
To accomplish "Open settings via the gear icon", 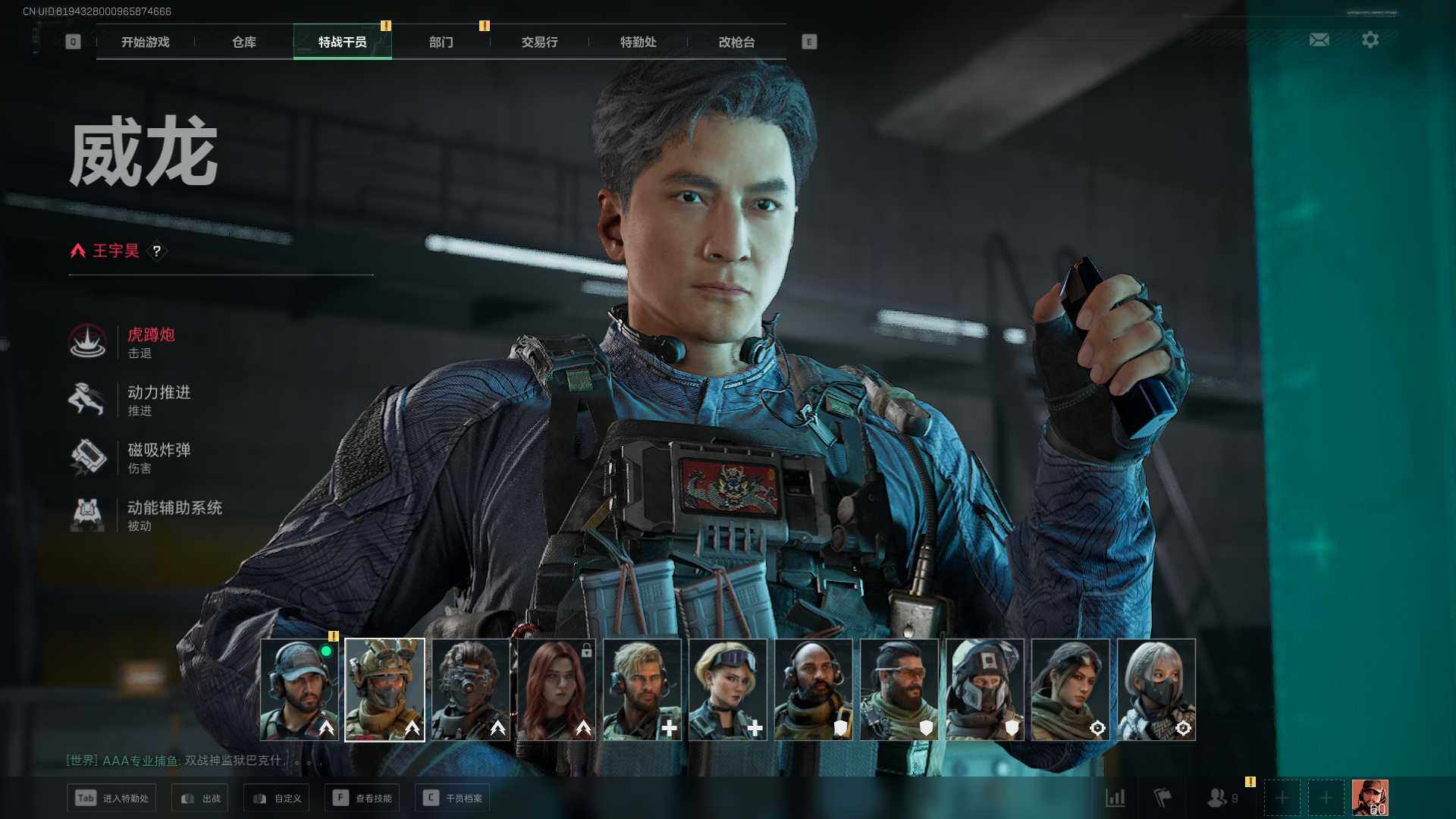I will tap(1370, 39).
